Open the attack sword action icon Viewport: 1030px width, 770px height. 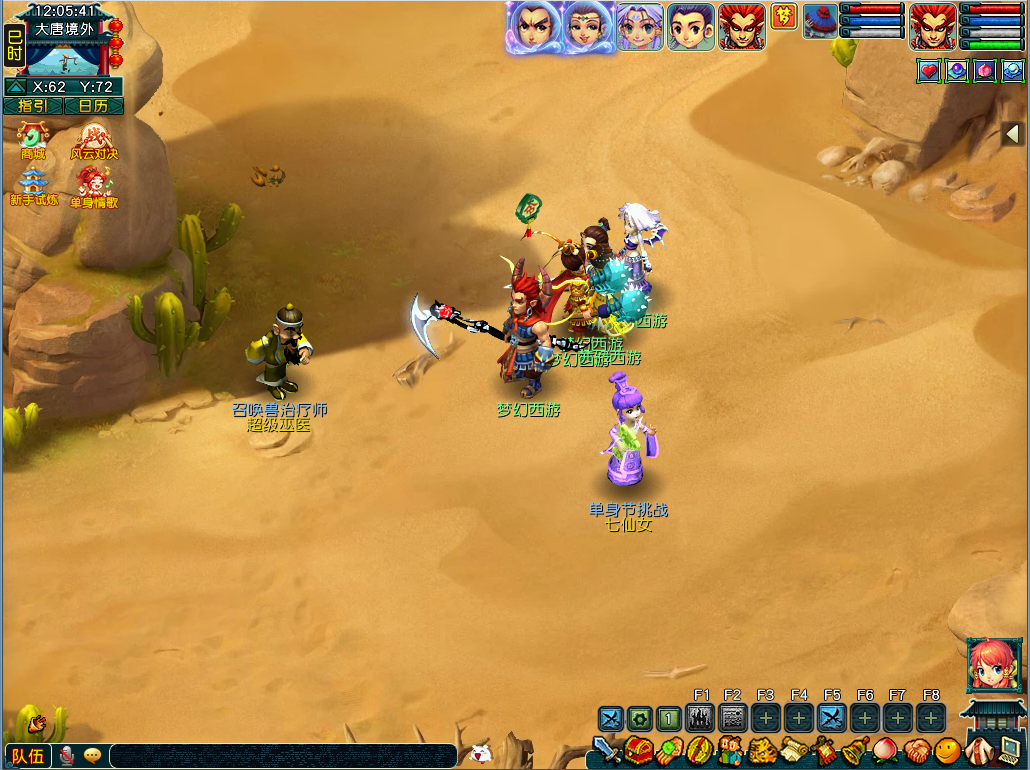(606, 750)
